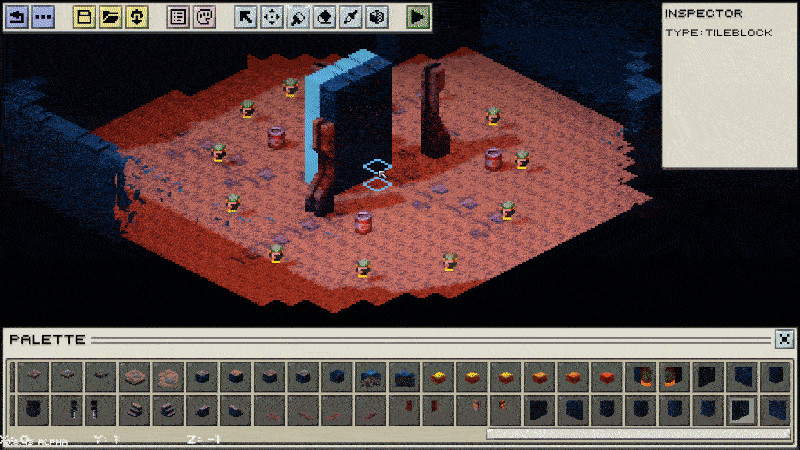Toggle the paint palette button
Screen dimensions: 800x450
tap(203, 17)
